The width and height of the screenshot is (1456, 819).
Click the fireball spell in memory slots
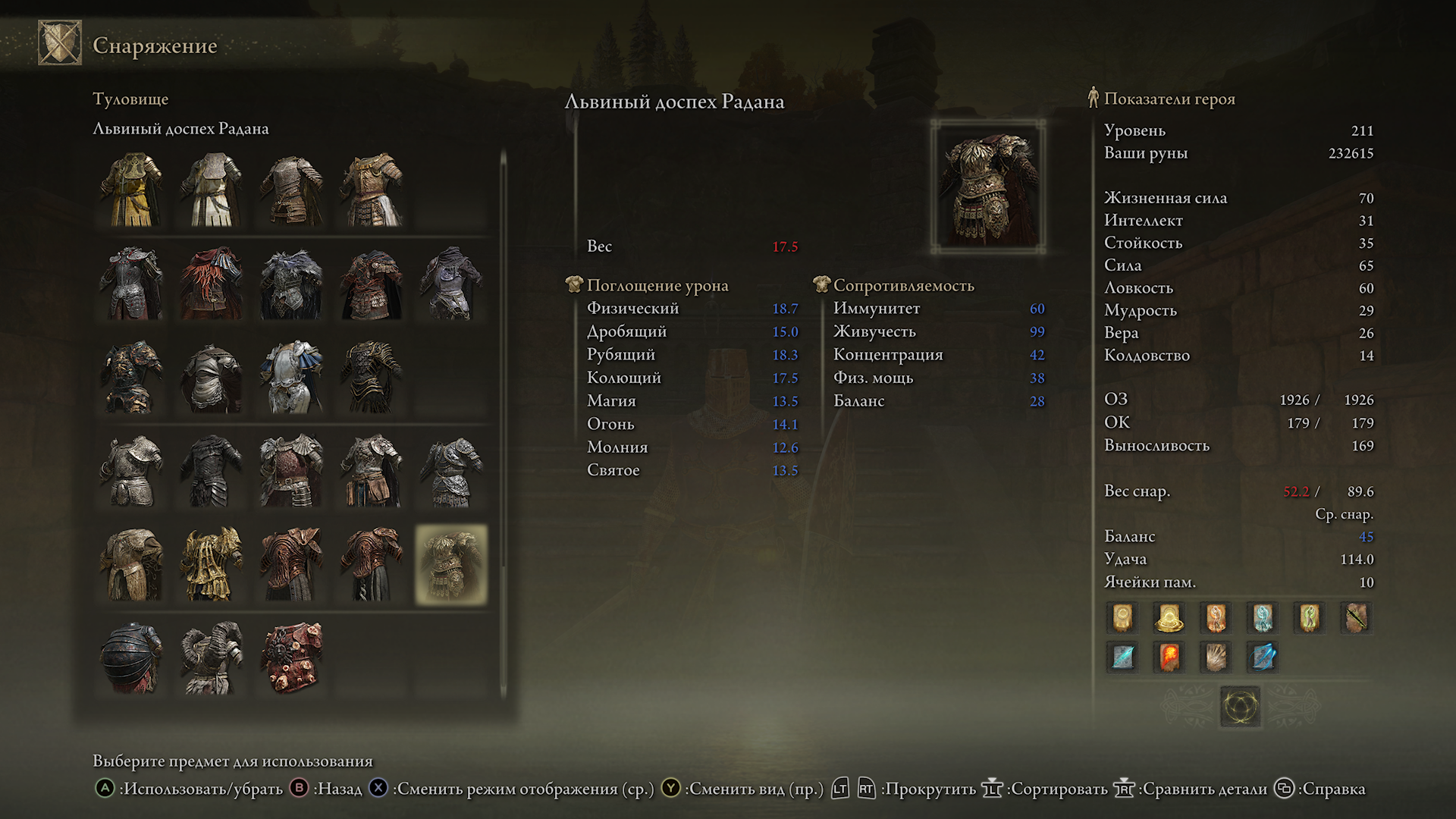[x=1169, y=657]
